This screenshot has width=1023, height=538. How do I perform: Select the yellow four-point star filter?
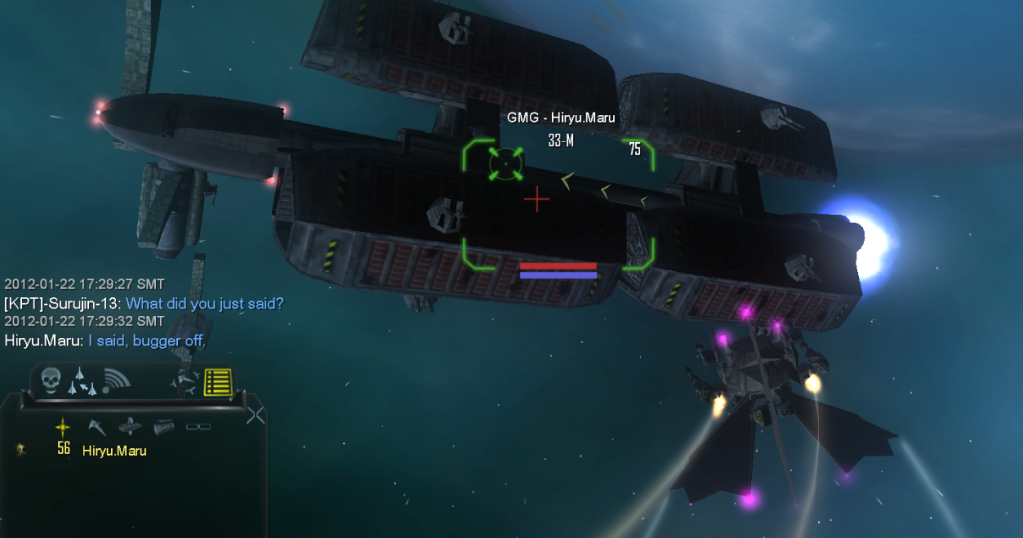pos(63,426)
